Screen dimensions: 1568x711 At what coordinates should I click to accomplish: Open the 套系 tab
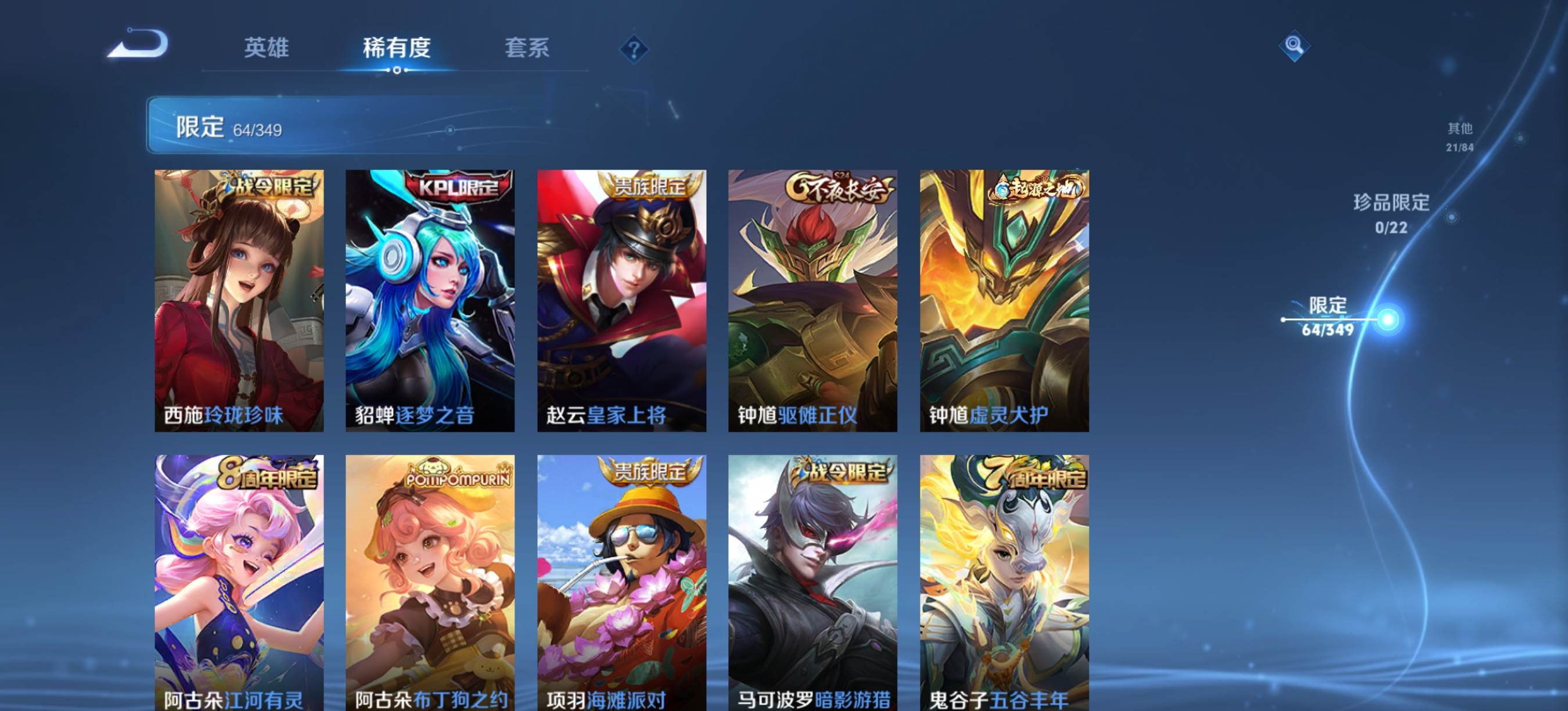click(527, 48)
